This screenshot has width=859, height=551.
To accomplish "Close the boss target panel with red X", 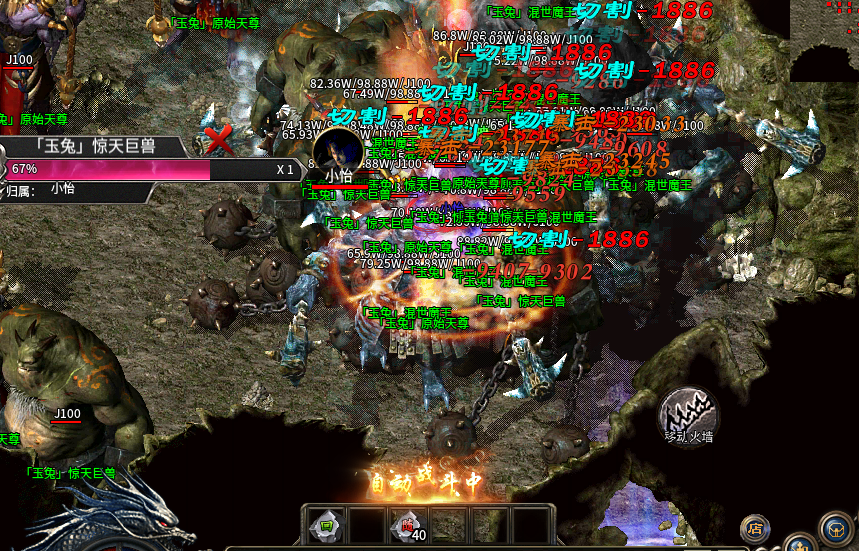I will click(x=217, y=135).
